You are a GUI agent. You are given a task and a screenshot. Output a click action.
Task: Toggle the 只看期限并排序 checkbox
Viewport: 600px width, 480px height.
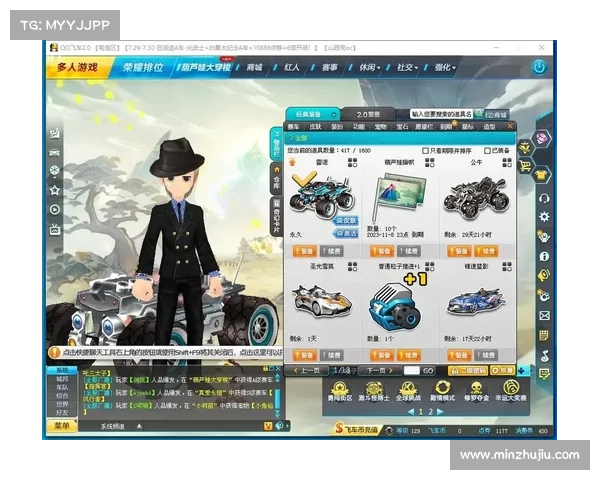[x=425, y=150]
